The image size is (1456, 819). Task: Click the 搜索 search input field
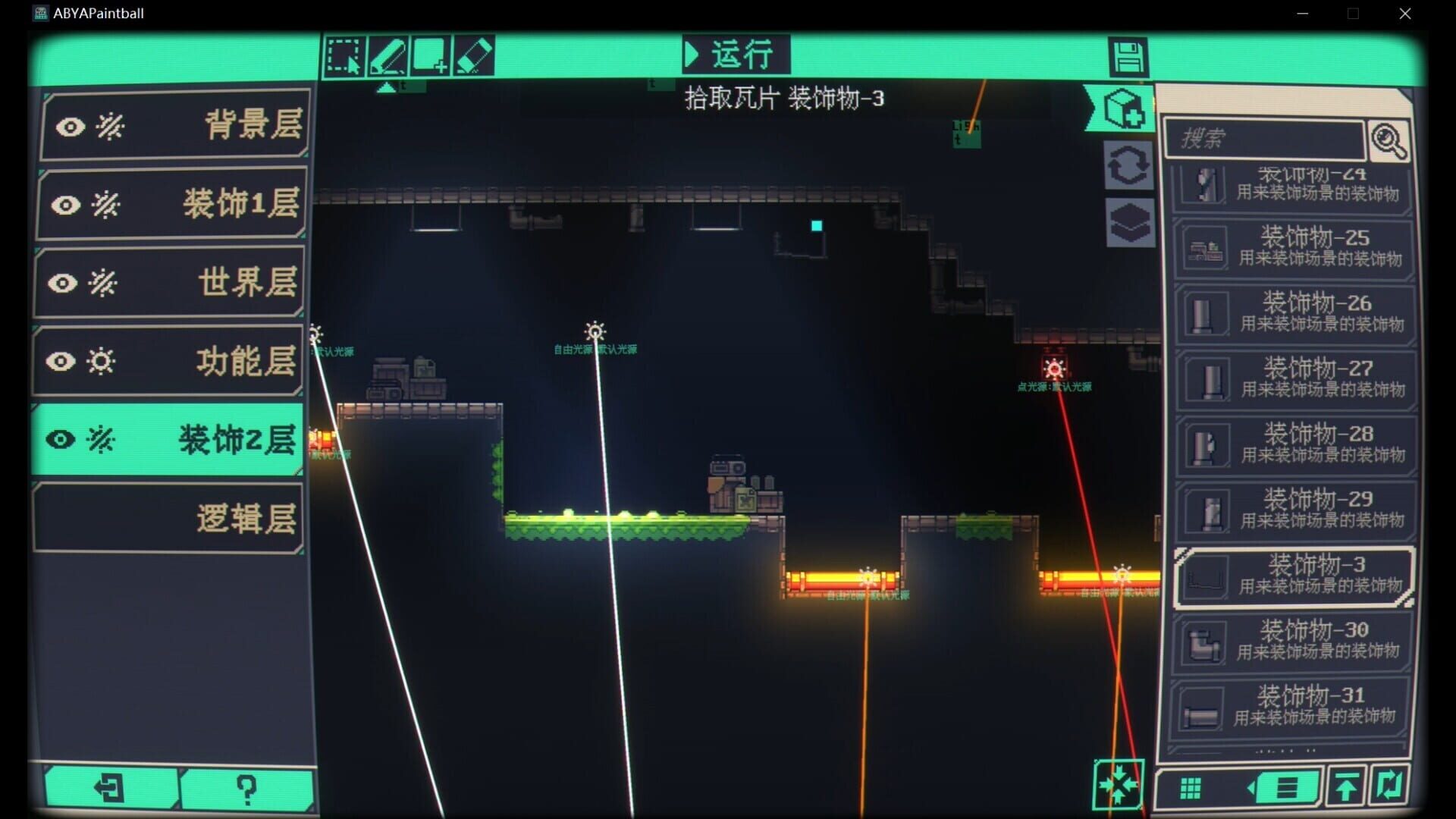1266,139
